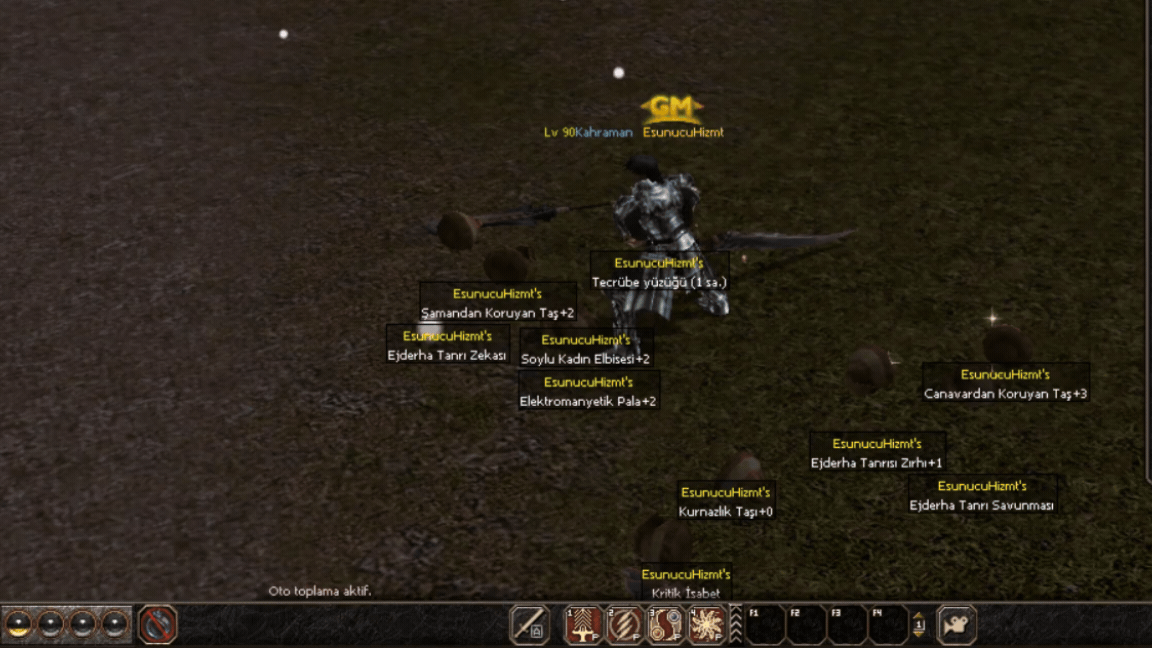Pick up the Ejderha Tanrısı Zırhı+1 label

877,463
